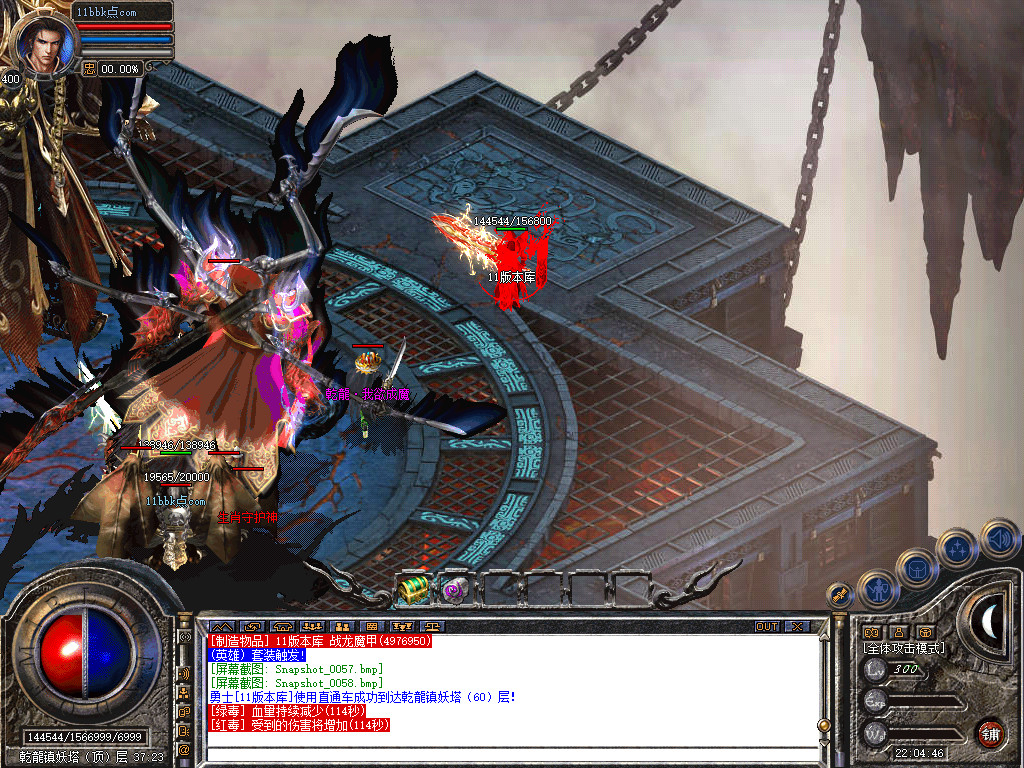Open the bag inventory round button
Screen dimensions: 1024x768
tap(916, 568)
